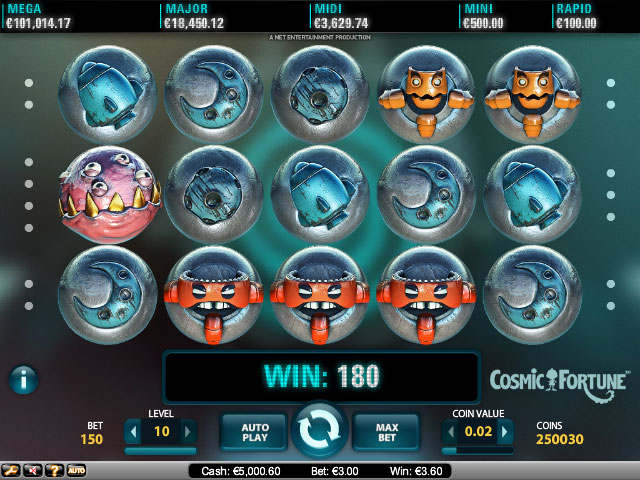Image resolution: width=640 pixels, height=480 pixels.
Task: Open the wrench settings icon
Action: [x=12, y=470]
